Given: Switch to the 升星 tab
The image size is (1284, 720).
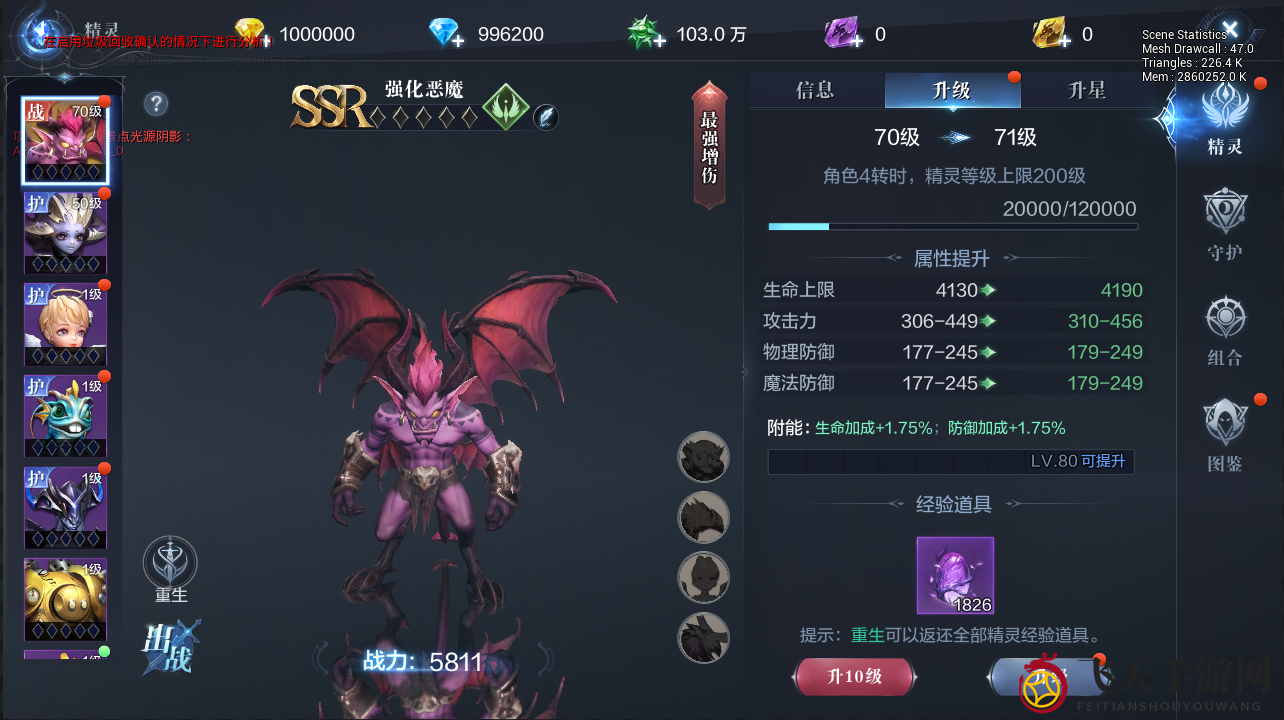Looking at the screenshot, I should pyautogui.click(x=1089, y=89).
